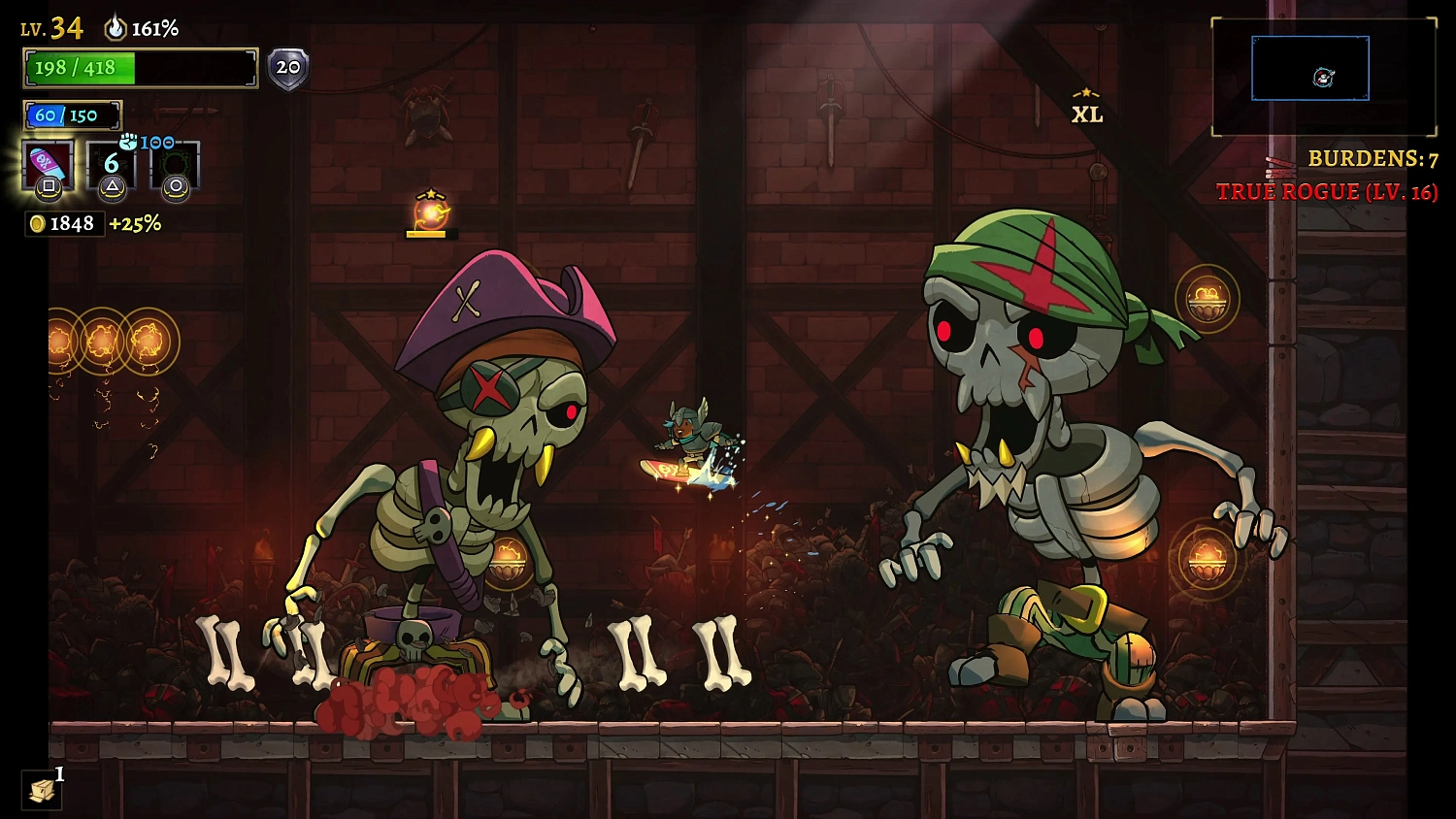Select the +25% gold bonus label
The height and width of the screenshot is (819, 1456).
136,224
